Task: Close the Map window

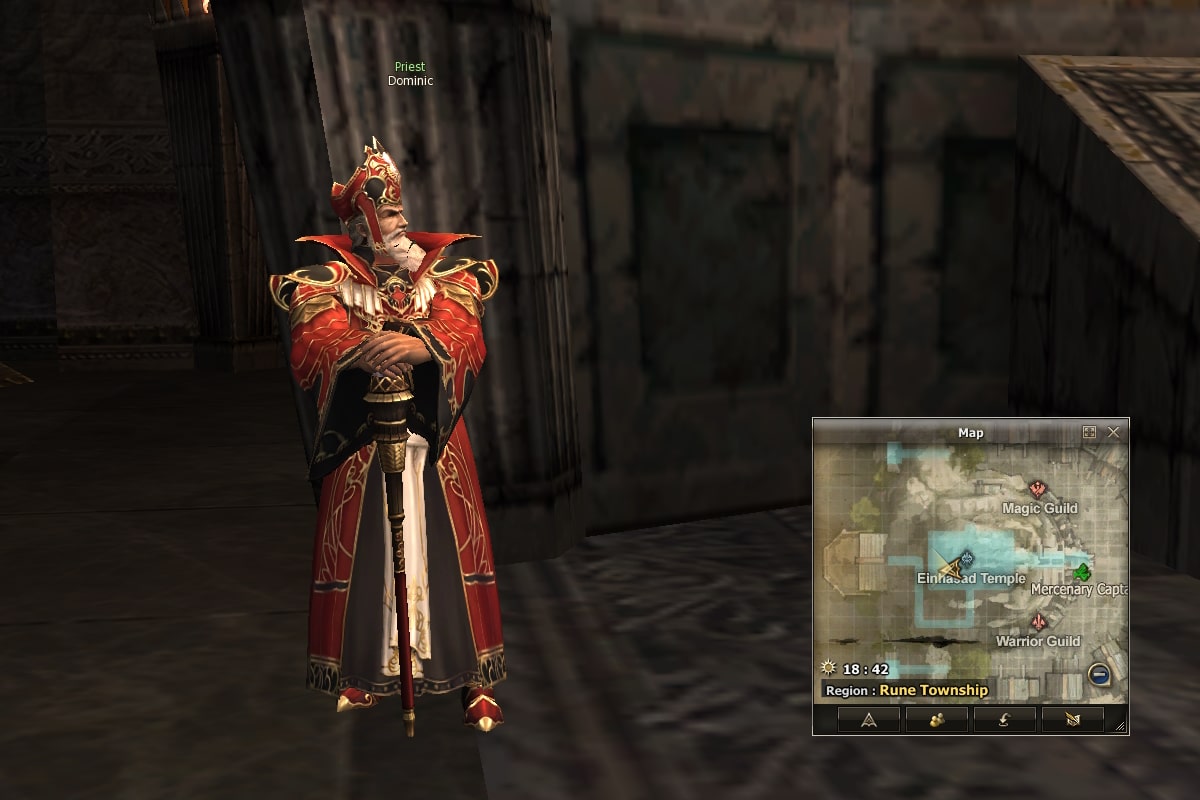Action: point(1113,433)
